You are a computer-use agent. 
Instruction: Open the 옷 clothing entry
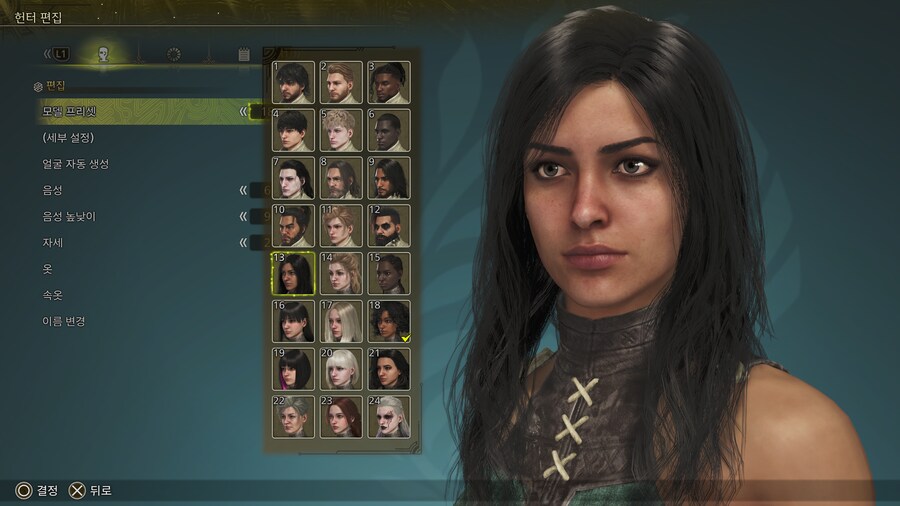click(x=47, y=269)
